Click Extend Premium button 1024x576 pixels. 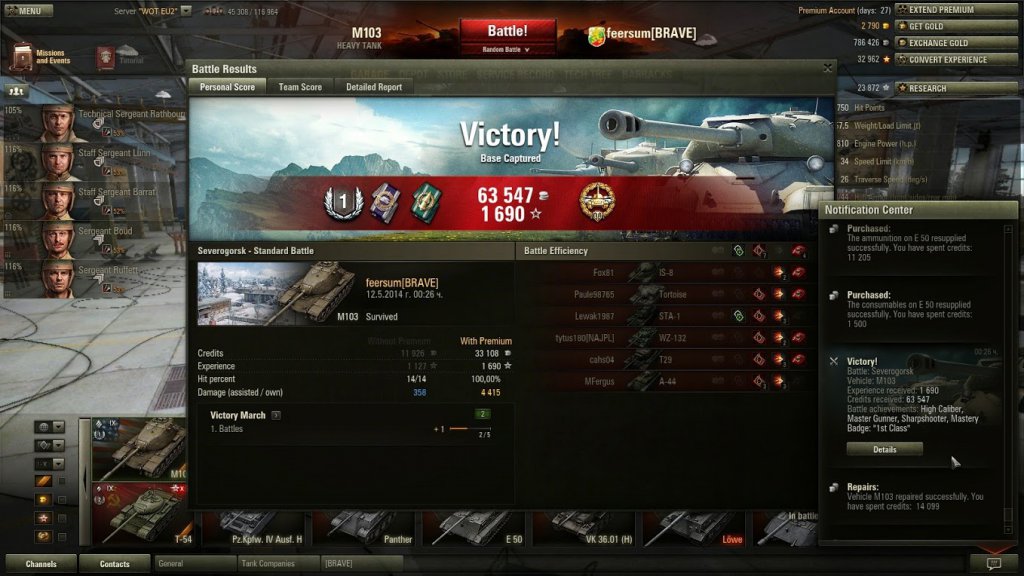pos(957,10)
